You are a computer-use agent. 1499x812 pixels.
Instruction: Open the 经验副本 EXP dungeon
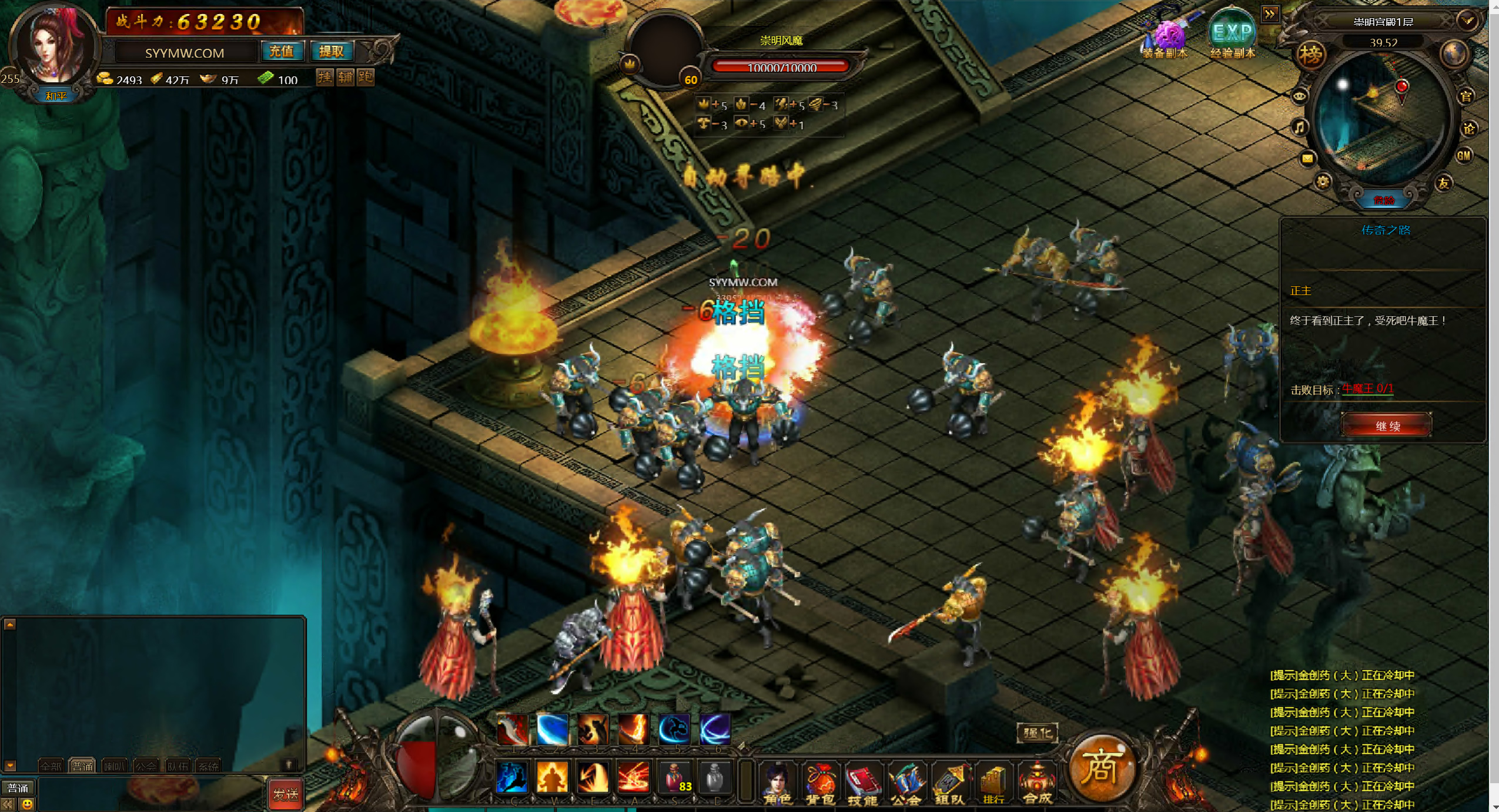click(x=1233, y=36)
